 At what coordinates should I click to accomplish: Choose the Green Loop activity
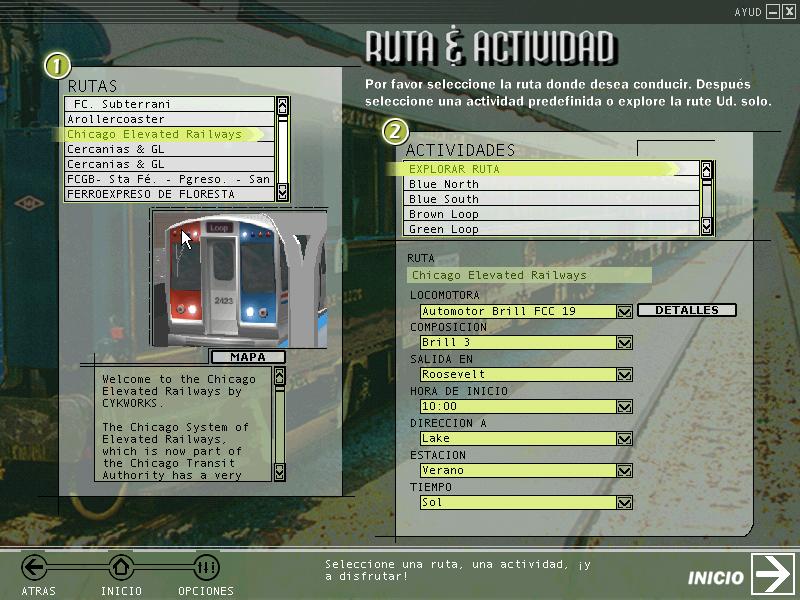click(x=550, y=229)
